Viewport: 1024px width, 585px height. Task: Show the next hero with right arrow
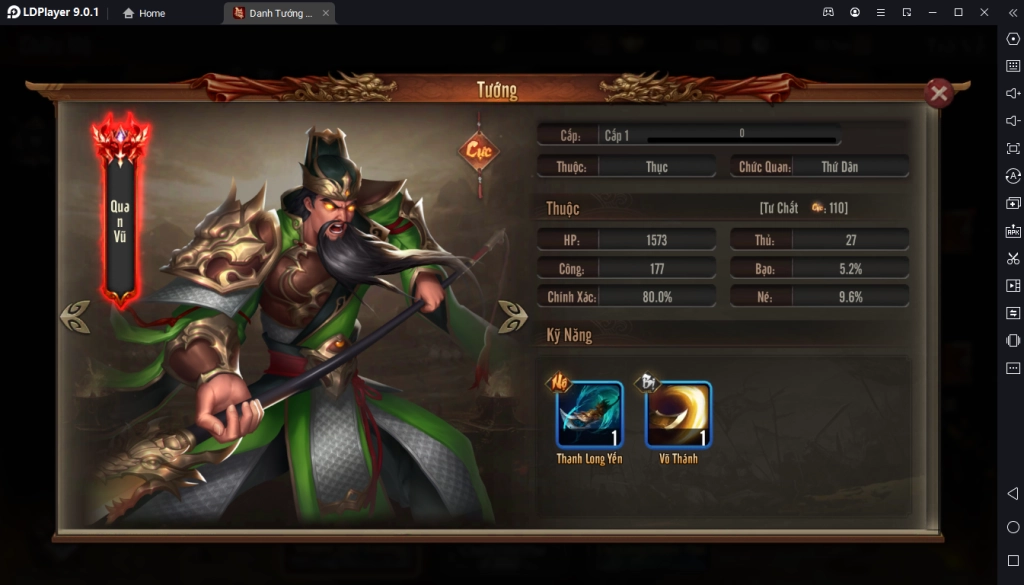[x=512, y=316]
